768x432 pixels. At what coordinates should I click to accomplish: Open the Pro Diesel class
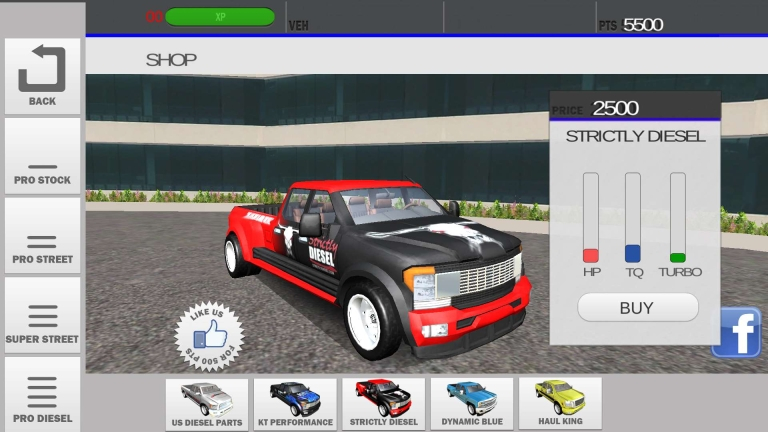tap(42, 395)
